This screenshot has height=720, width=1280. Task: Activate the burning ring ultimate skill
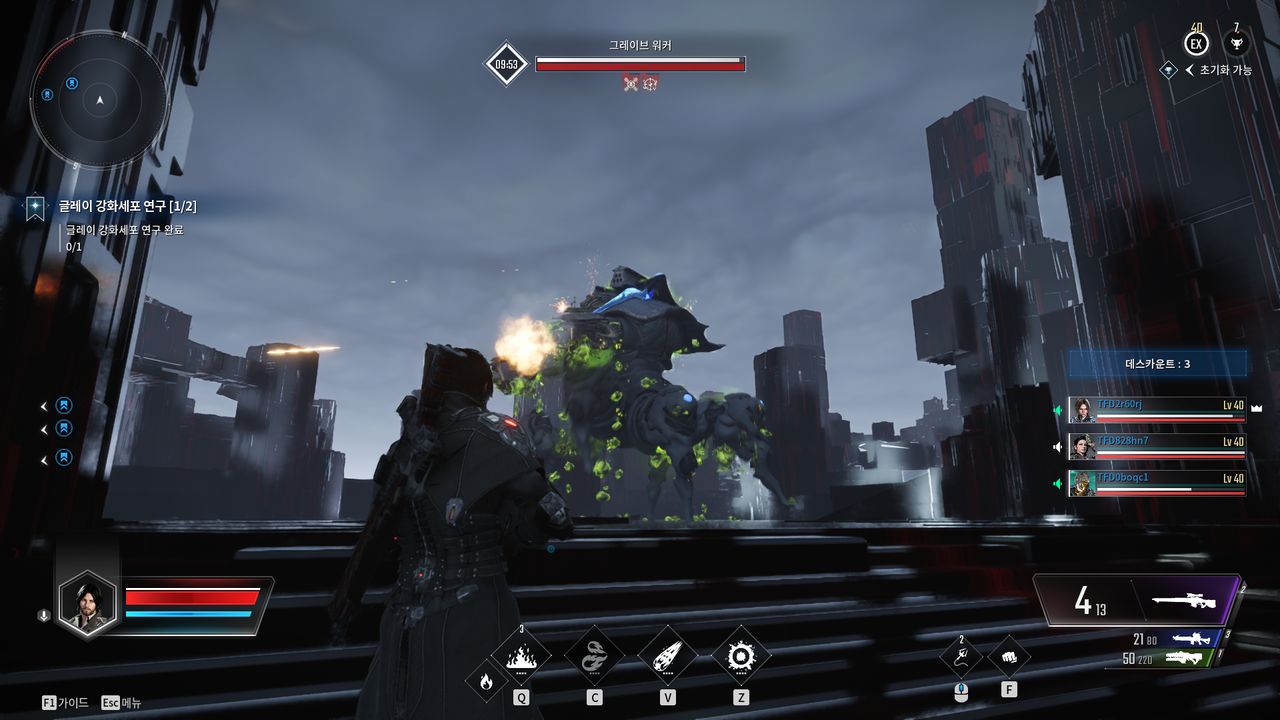click(741, 656)
